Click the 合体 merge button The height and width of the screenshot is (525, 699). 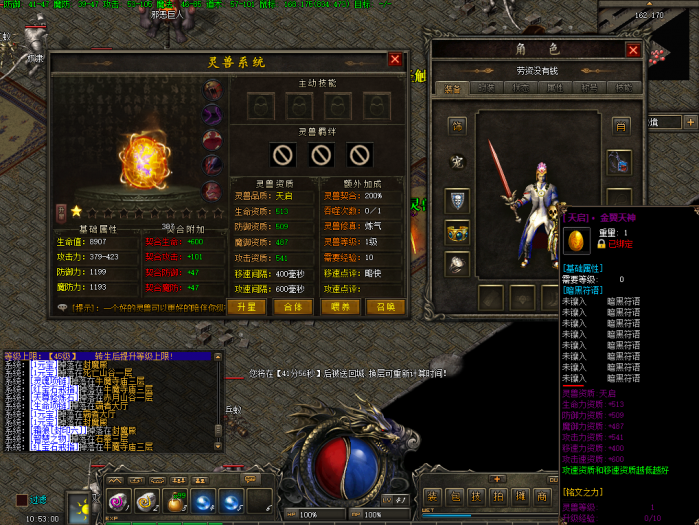tap(293, 306)
